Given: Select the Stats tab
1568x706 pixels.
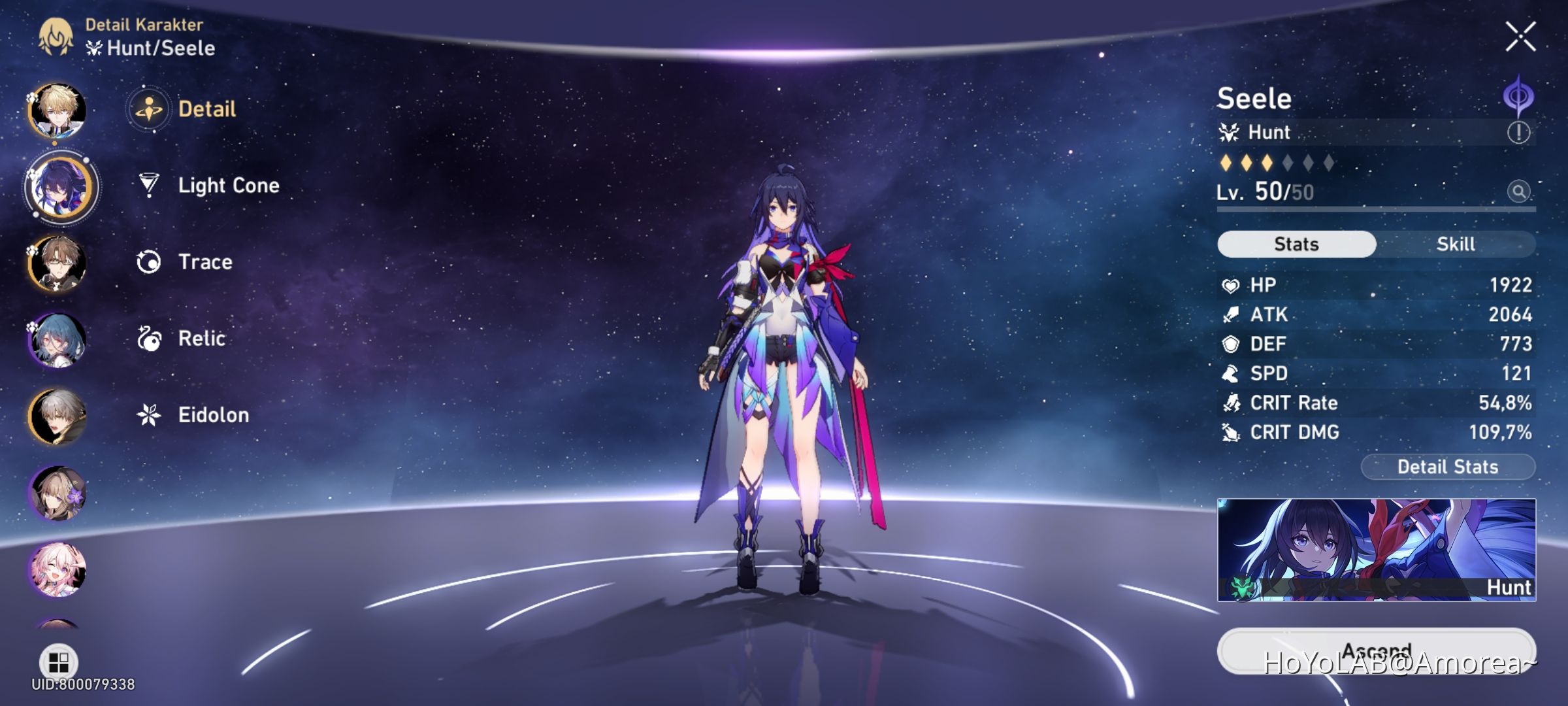Looking at the screenshot, I should click(1296, 244).
